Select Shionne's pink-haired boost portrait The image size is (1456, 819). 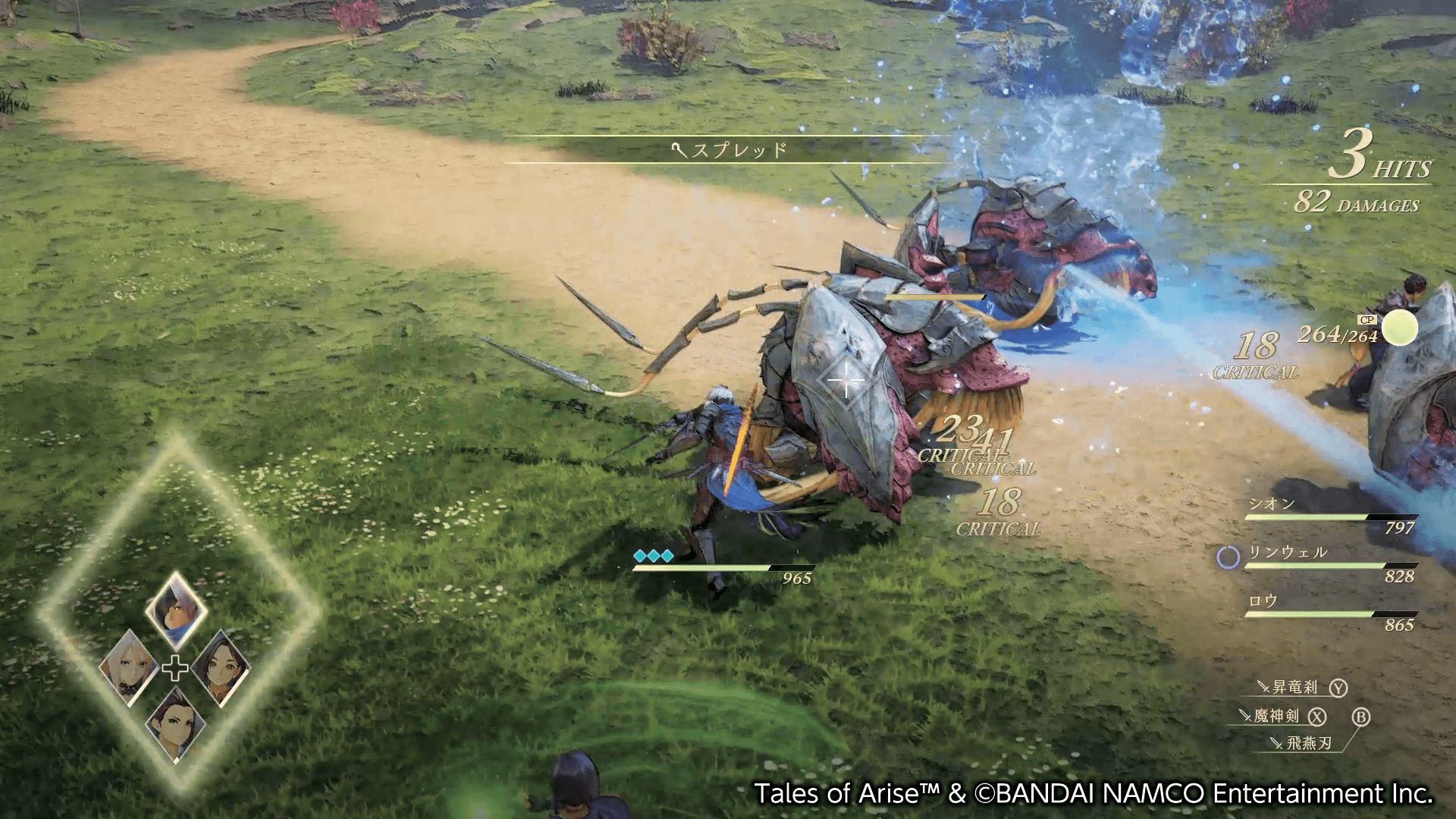128,669
